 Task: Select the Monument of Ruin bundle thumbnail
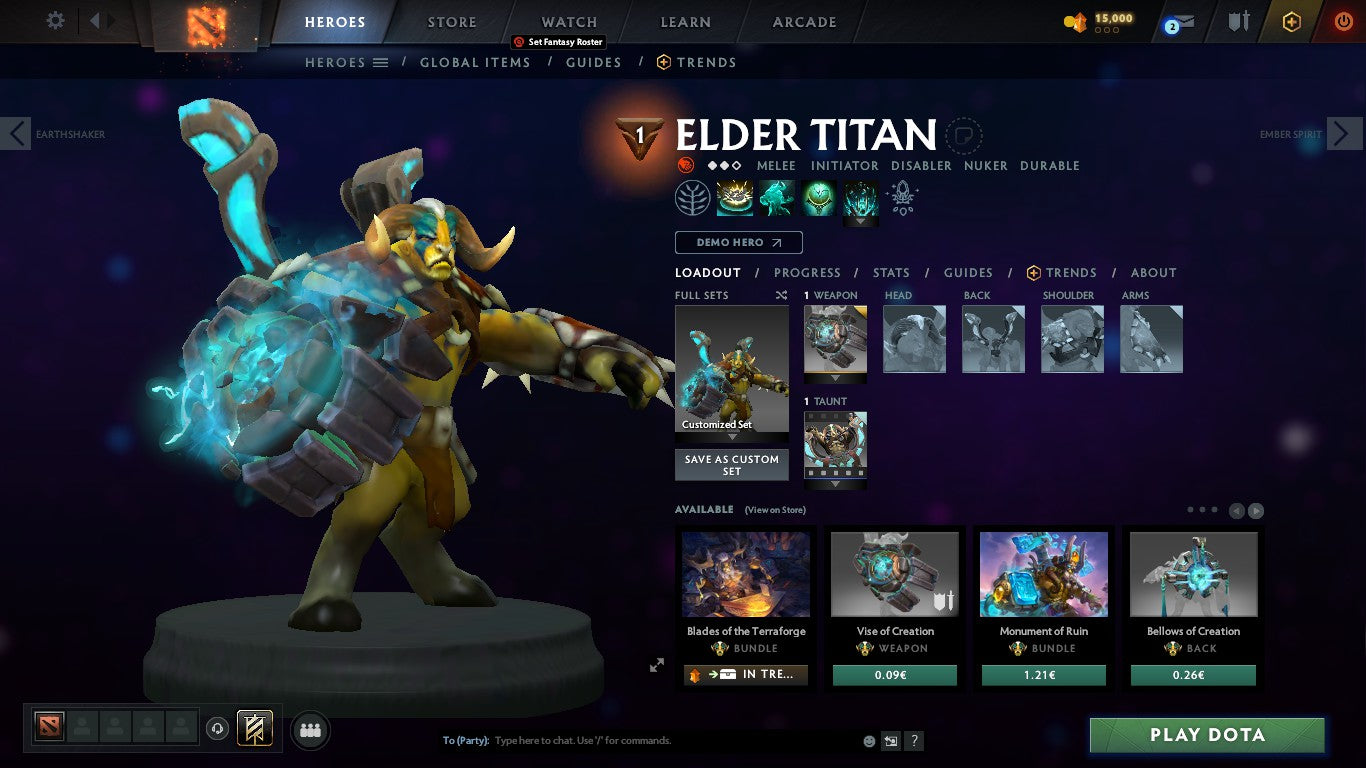(1043, 574)
